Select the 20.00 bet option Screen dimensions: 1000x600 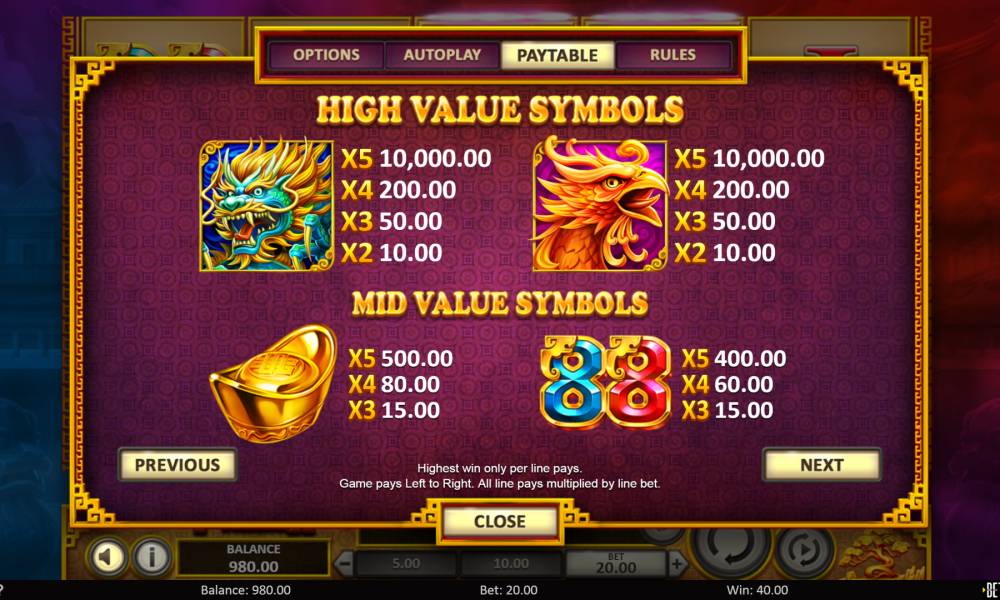(x=615, y=564)
